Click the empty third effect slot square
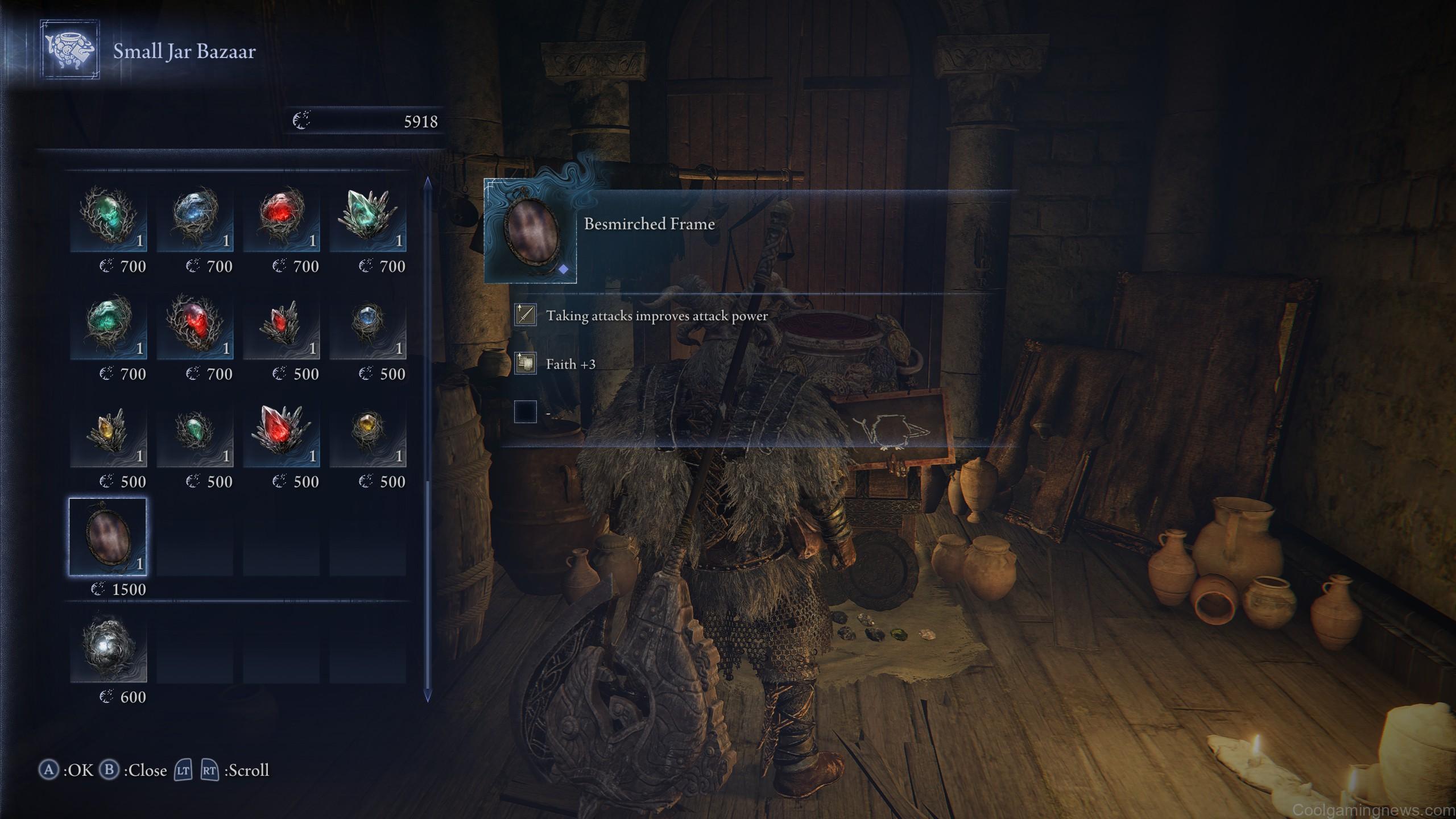1456x819 pixels. 524,411
